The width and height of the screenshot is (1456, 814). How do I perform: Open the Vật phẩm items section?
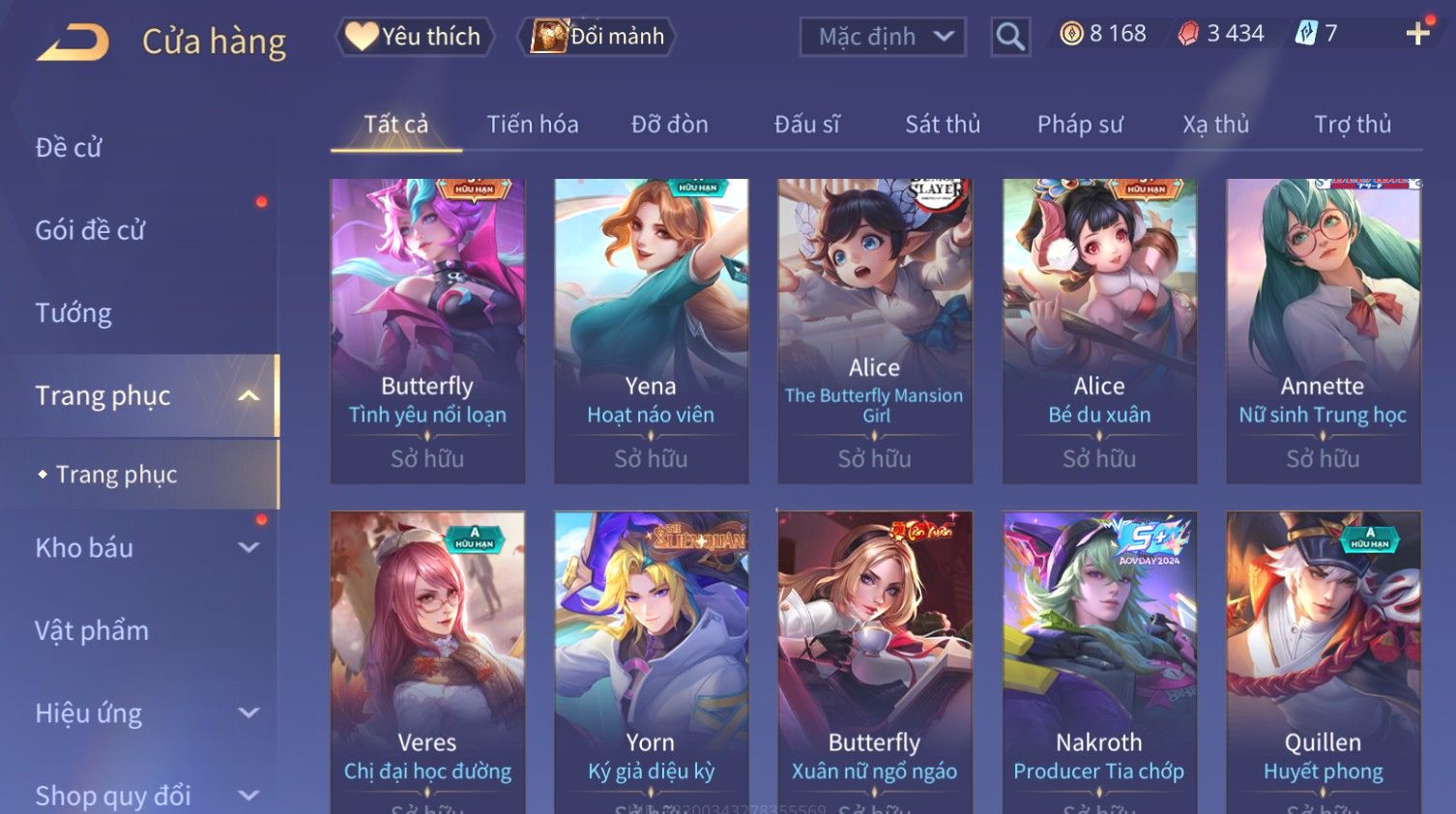(92, 631)
